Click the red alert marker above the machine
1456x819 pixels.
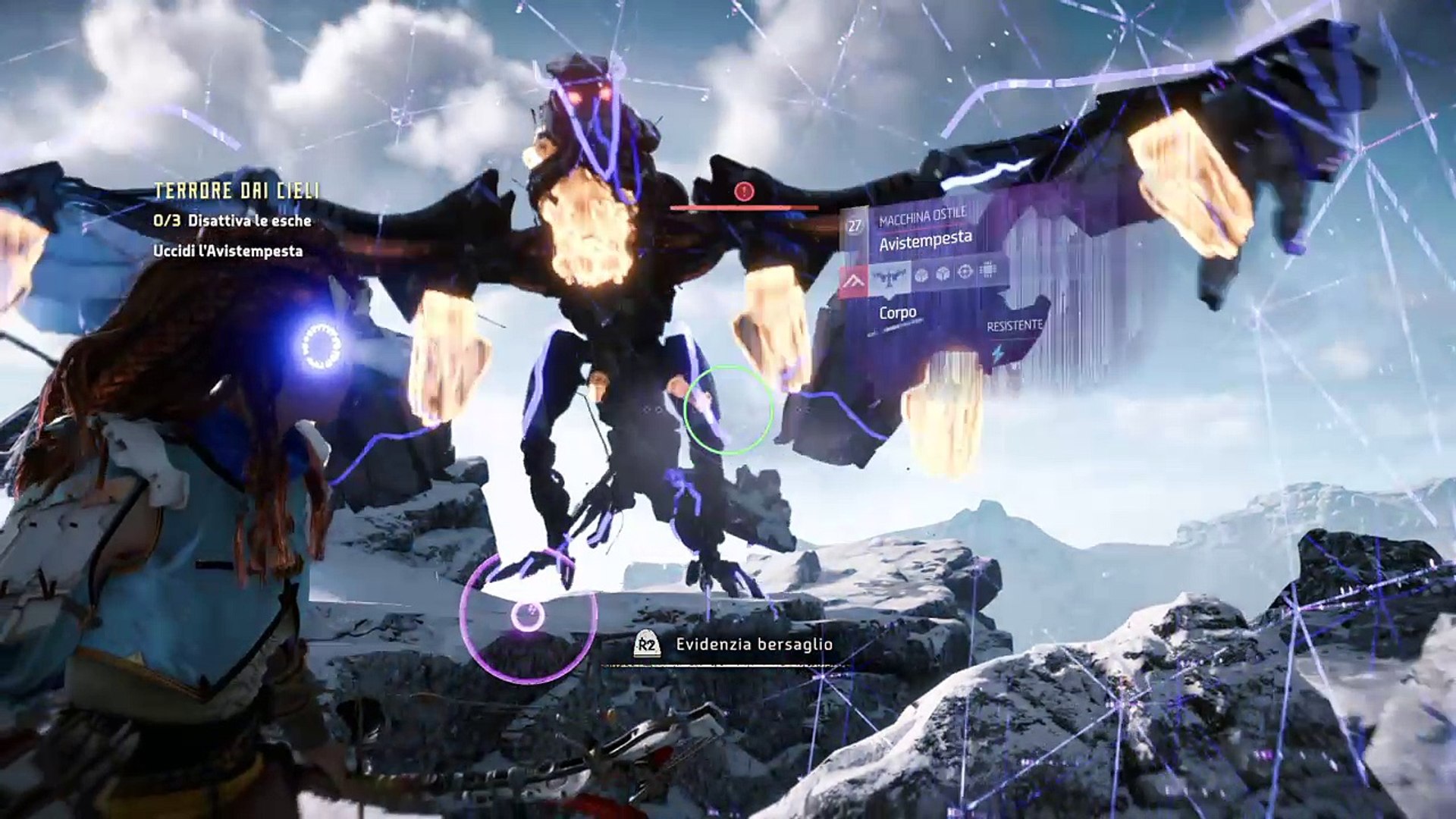(x=743, y=192)
